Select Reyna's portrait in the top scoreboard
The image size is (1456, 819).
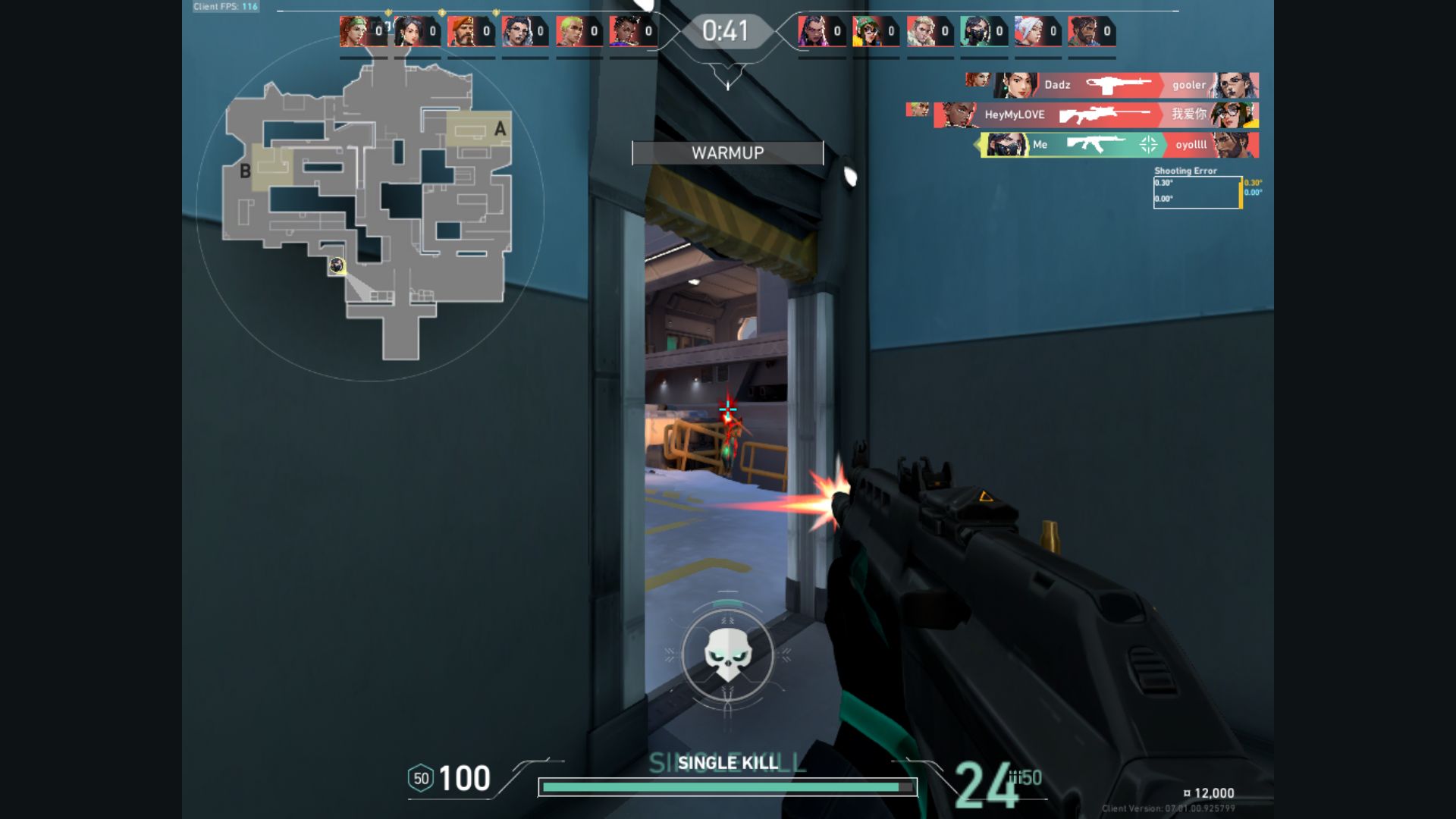coord(812,32)
